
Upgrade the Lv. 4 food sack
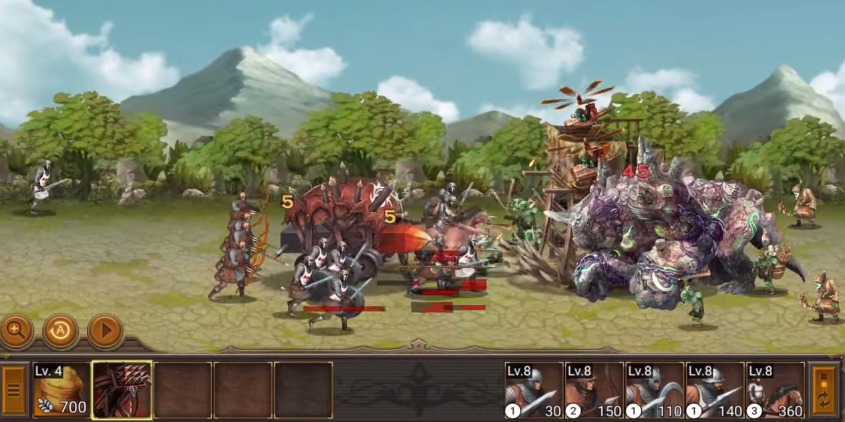click(x=60, y=390)
